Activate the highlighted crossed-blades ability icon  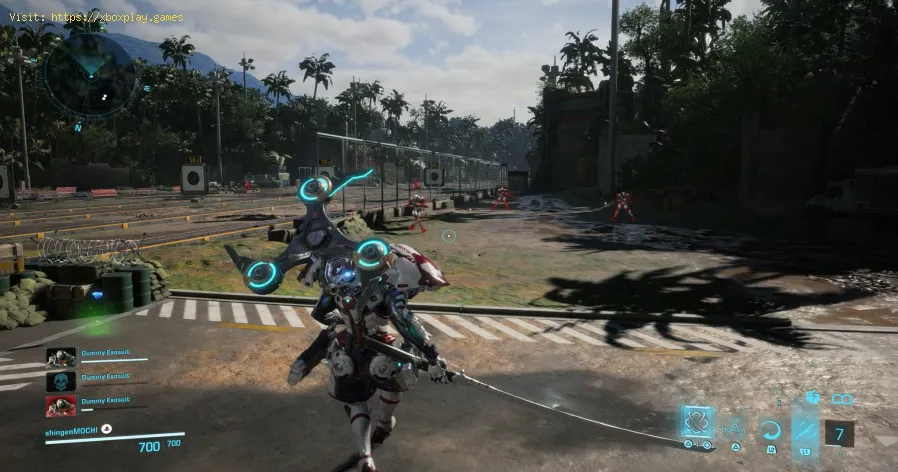pyautogui.click(x=698, y=422)
